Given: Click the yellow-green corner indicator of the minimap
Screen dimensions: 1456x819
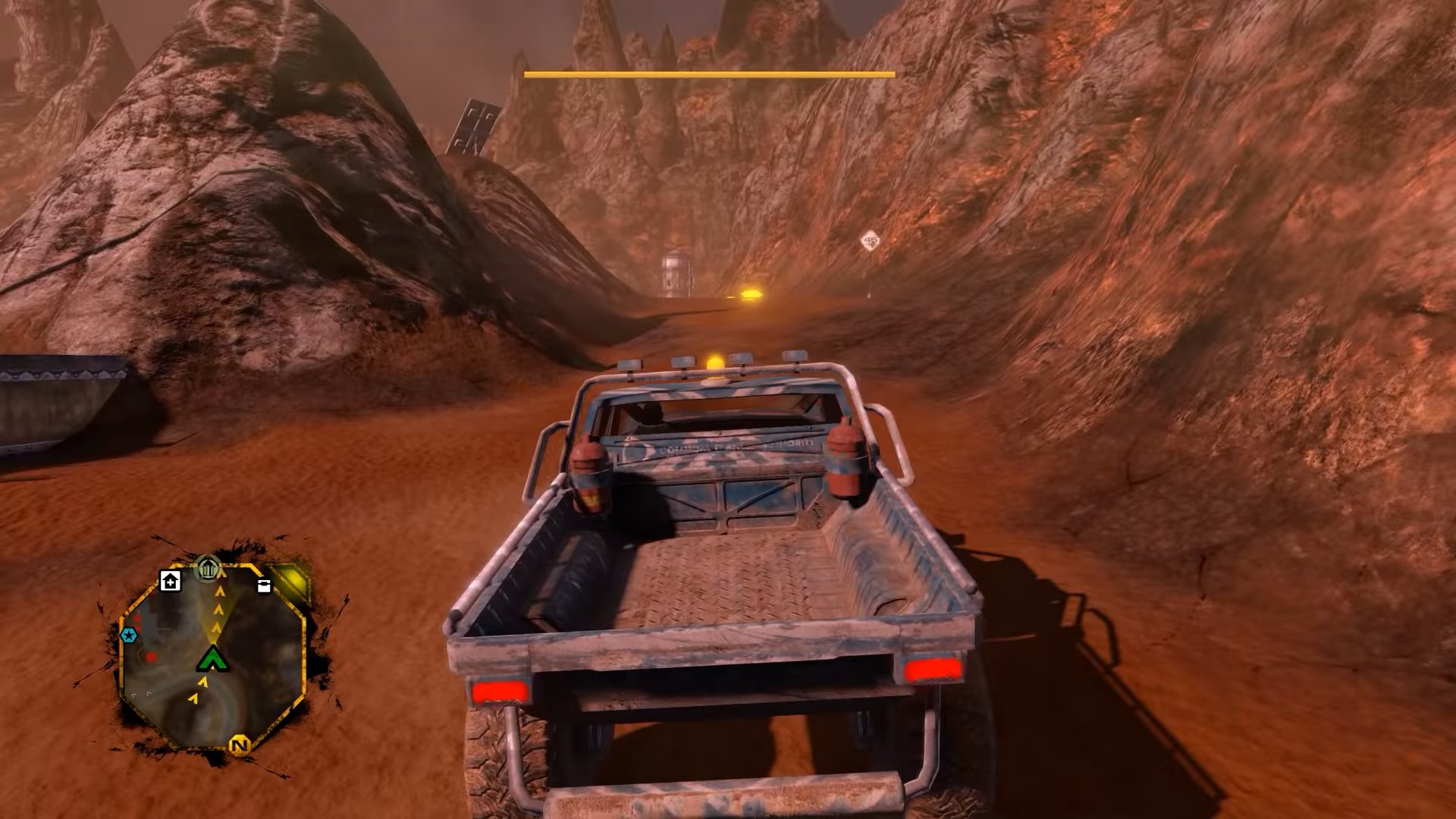Looking at the screenshot, I should 291,579.
